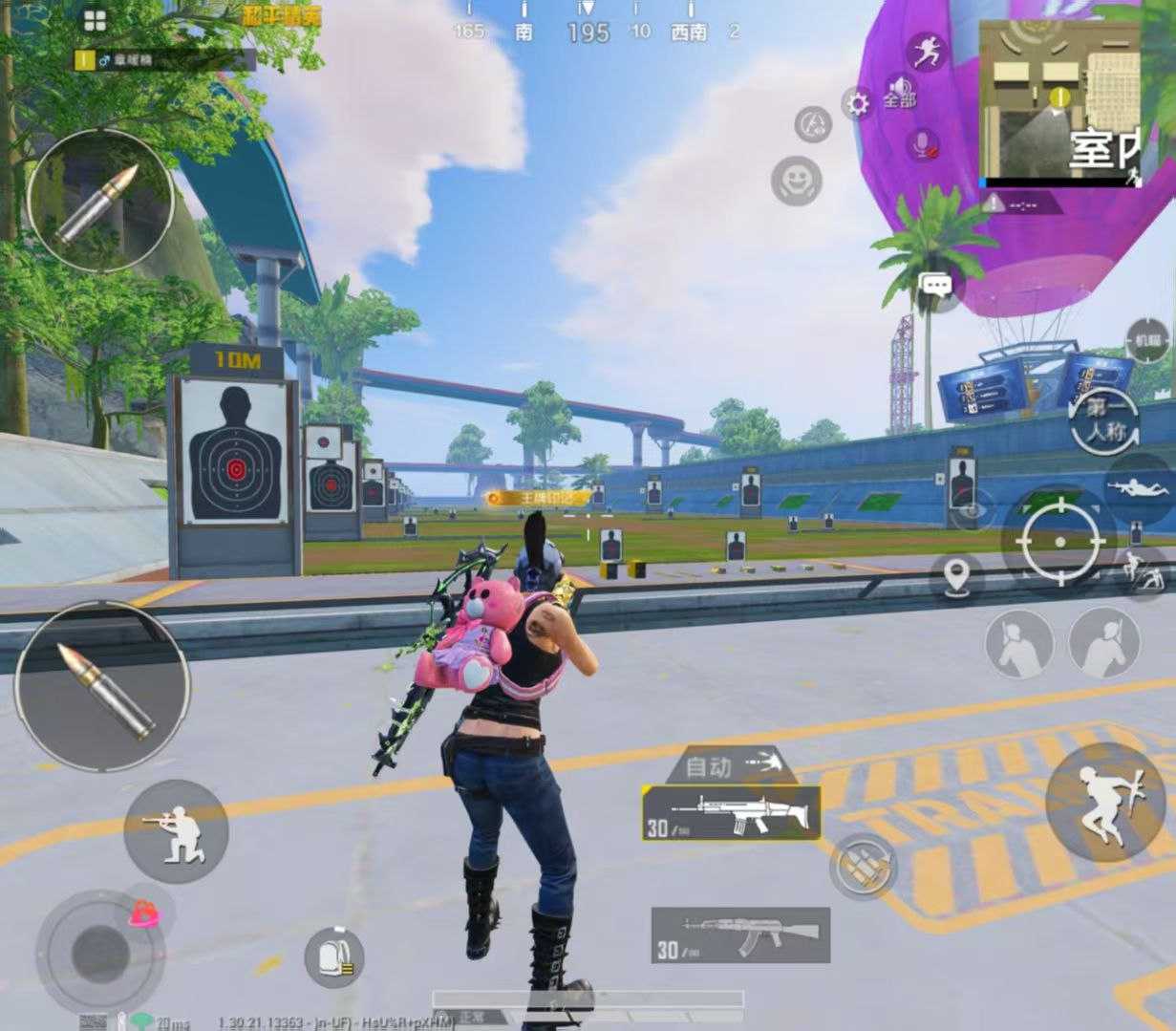Toggle the 第一人称 perspective switch

1105,421
